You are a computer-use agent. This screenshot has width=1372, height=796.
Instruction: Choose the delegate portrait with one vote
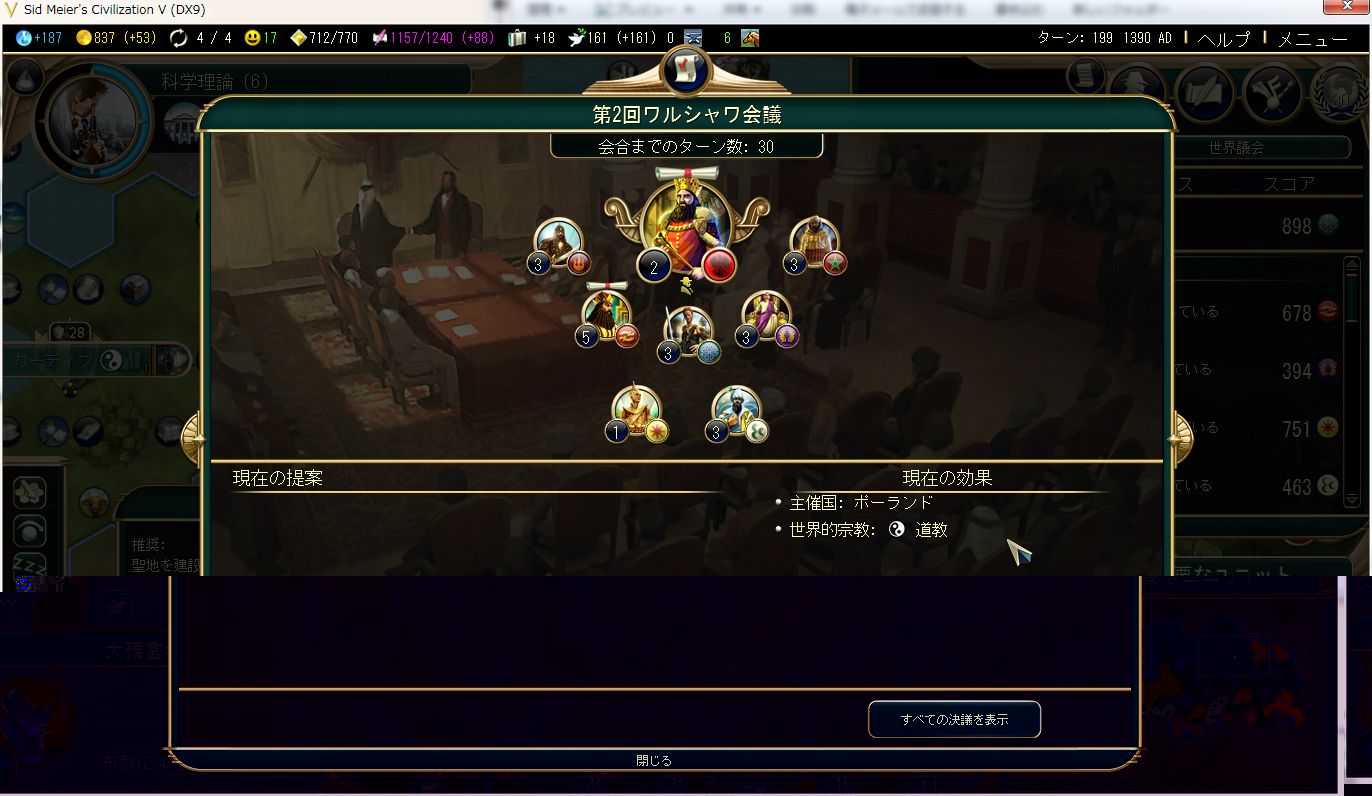click(x=637, y=409)
